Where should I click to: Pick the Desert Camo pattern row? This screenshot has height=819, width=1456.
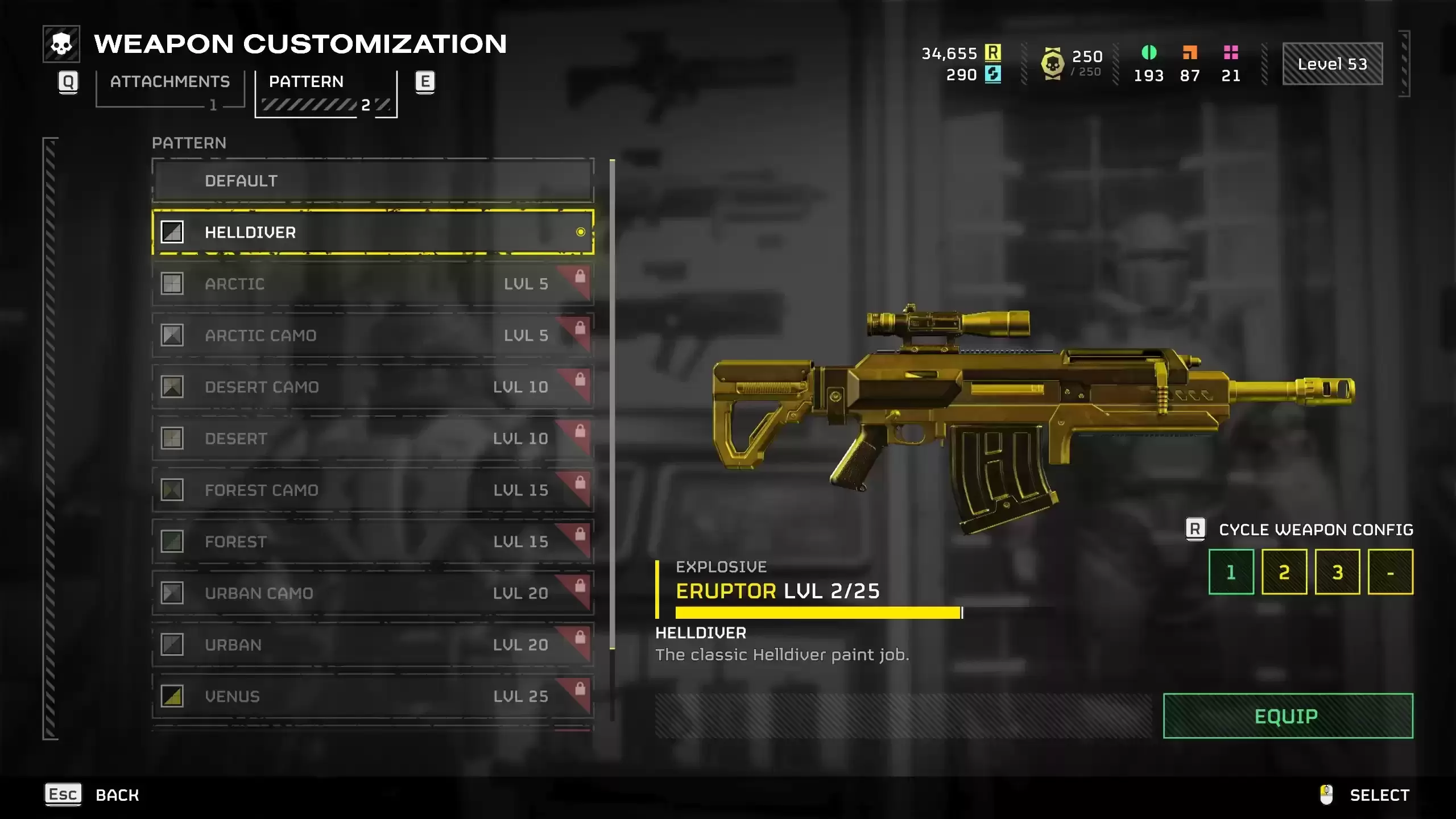(x=373, y=387)
